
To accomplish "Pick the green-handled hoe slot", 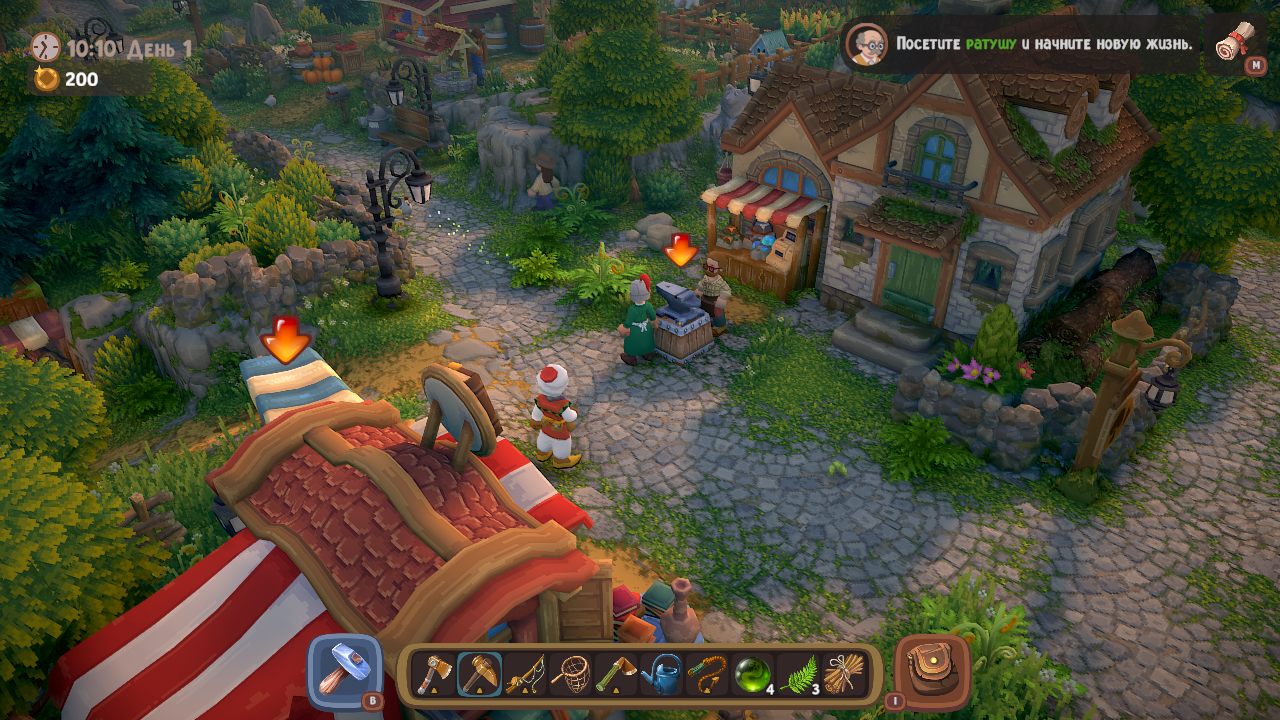I will [x=617, y=674].
